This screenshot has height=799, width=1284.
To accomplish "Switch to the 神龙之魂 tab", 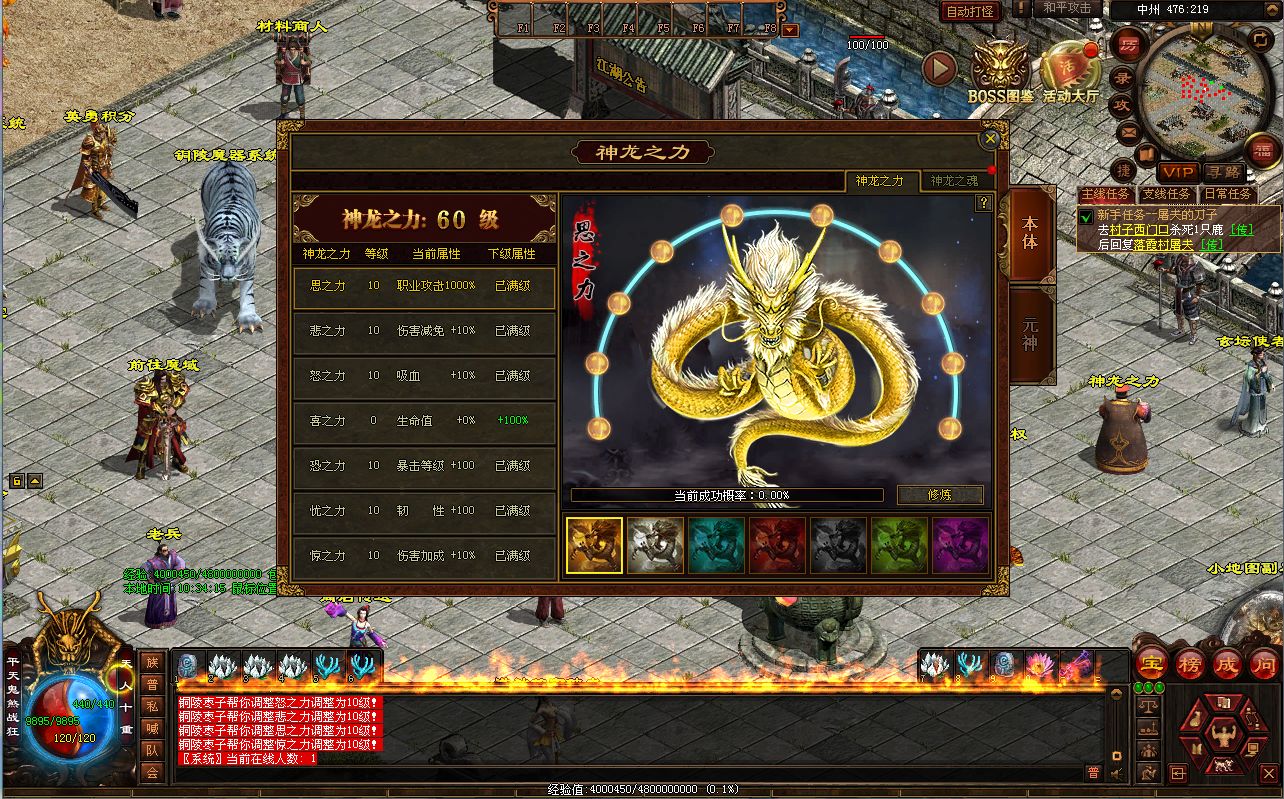I will pos(954,181).
